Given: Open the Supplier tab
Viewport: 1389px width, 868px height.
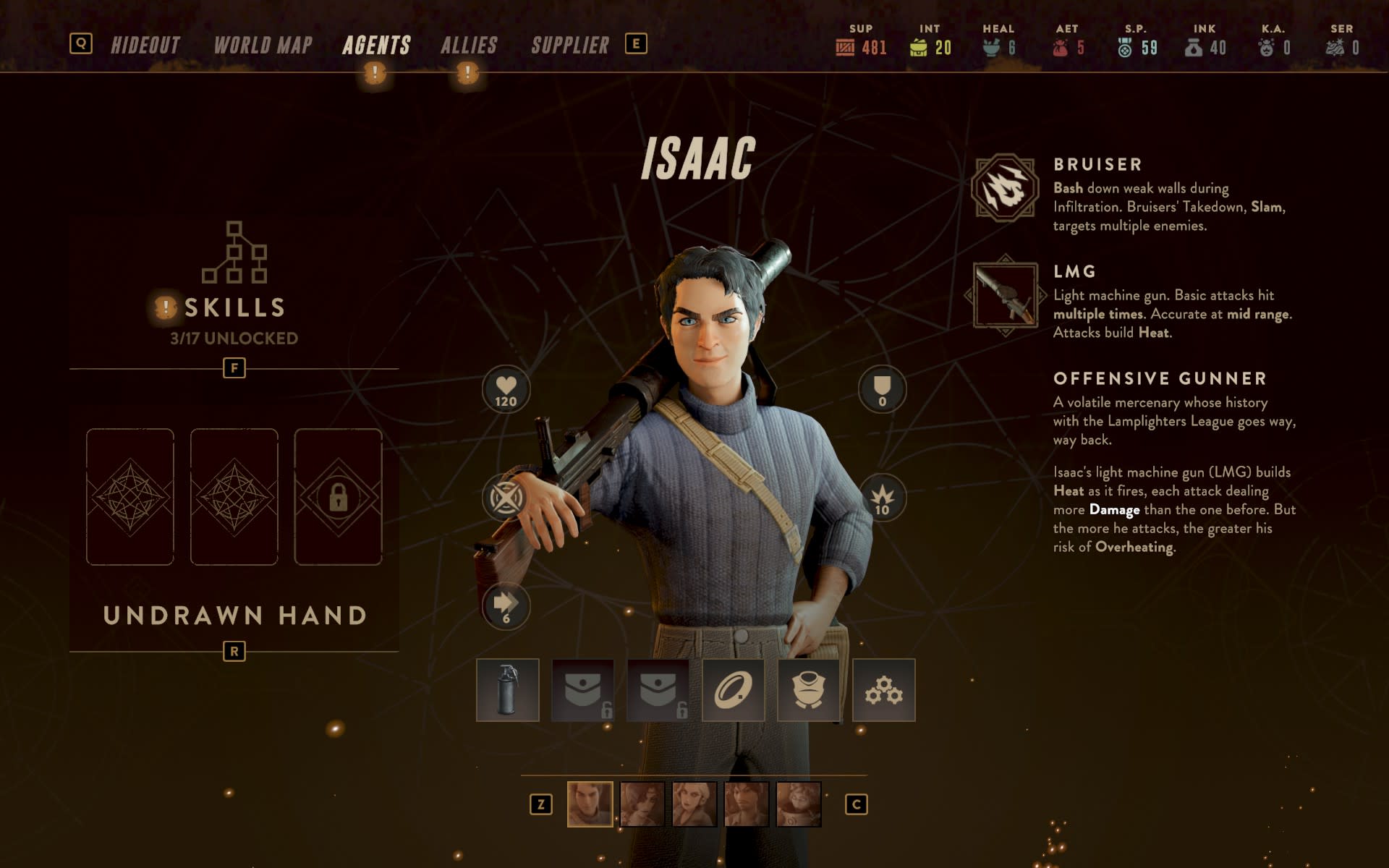Looking at the screenshot, I should (x=570, y=46).
